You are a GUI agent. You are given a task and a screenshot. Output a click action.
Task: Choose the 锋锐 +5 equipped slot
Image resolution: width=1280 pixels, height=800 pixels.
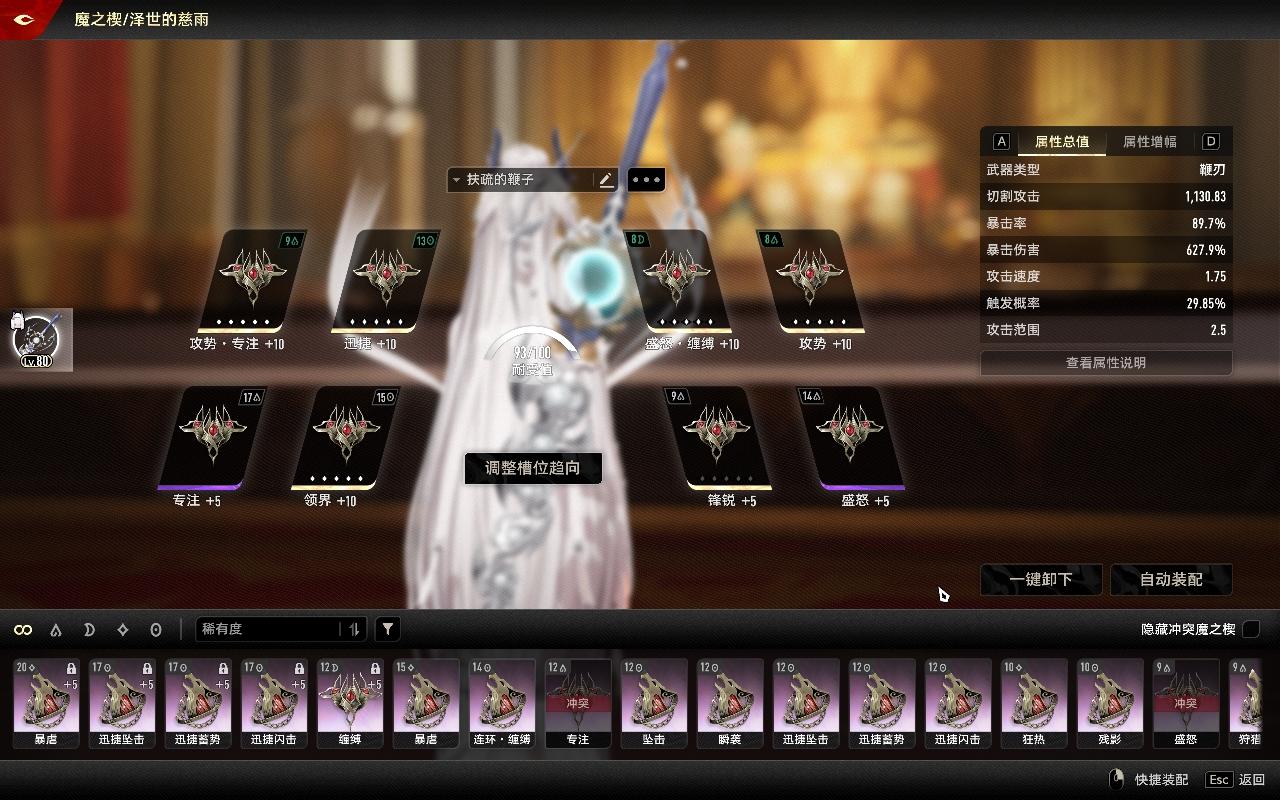[718, 437]
